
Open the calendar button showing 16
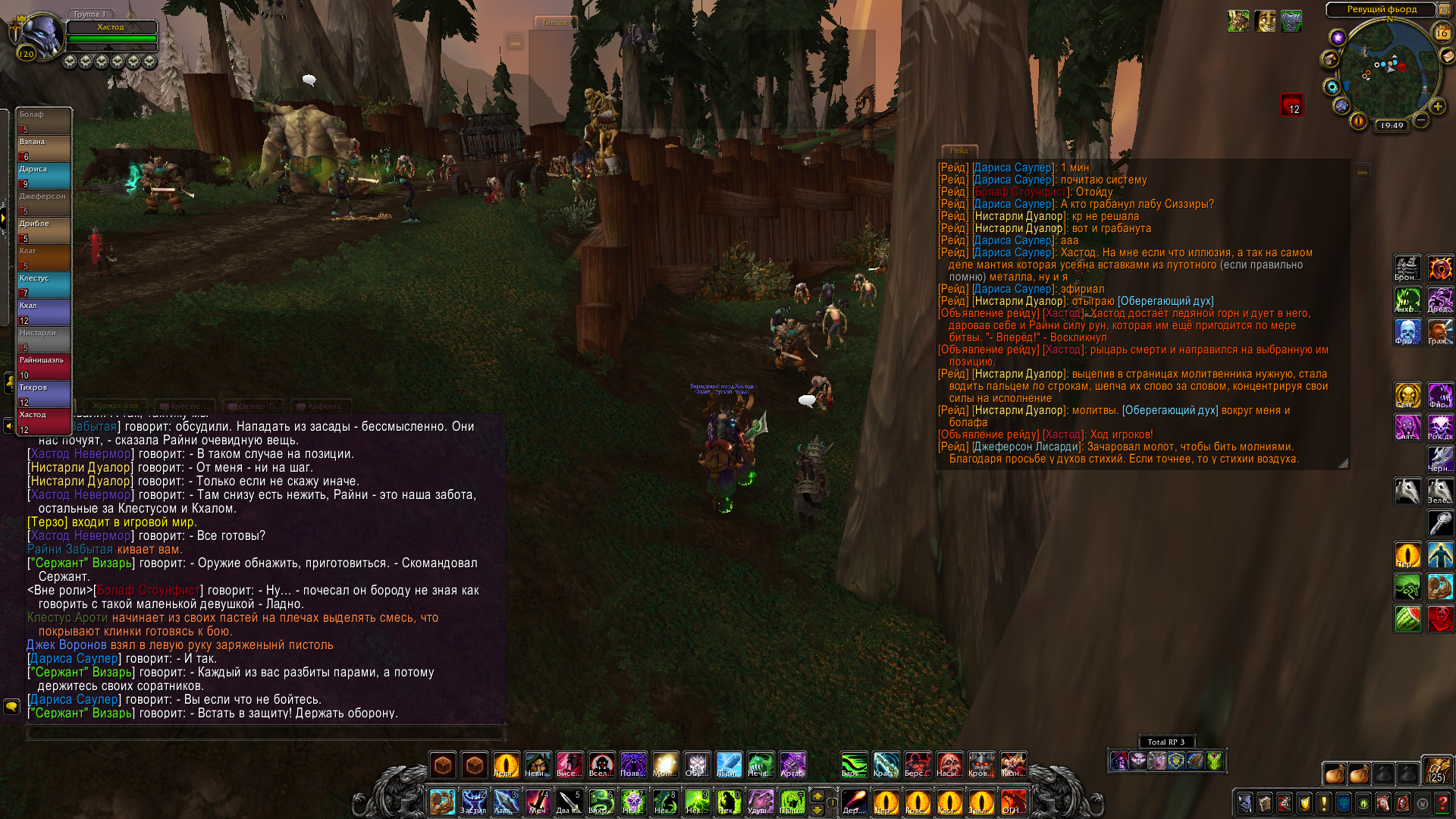(x=1442, y=33)
